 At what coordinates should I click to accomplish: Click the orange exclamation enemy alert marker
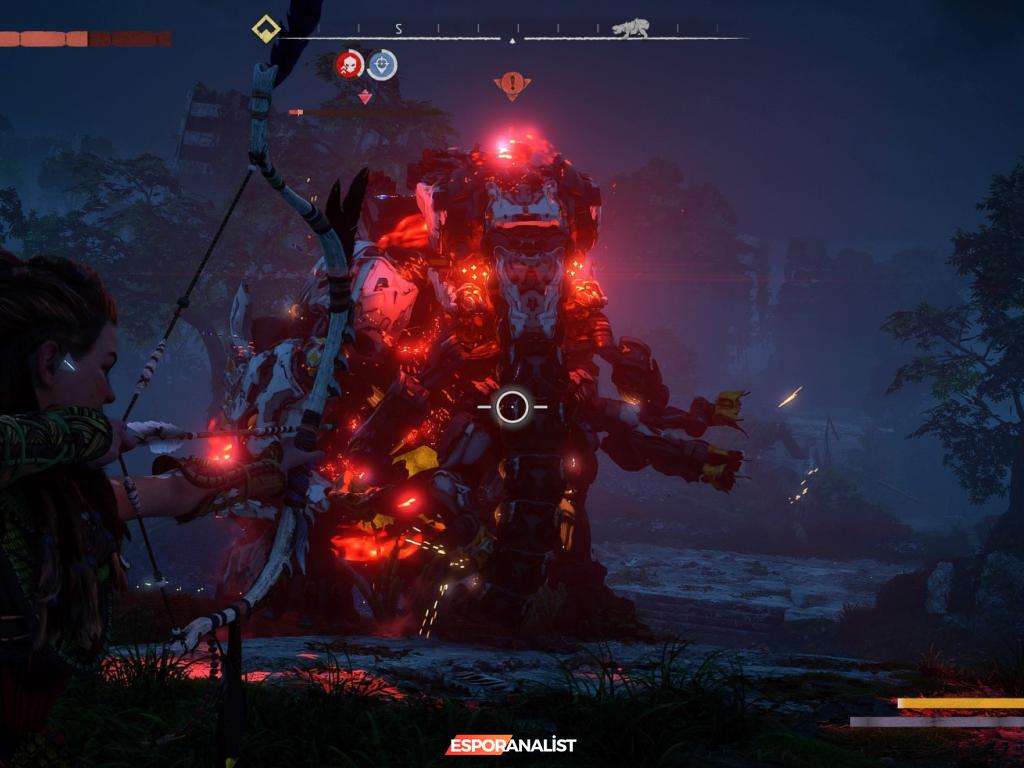(512, 84)
